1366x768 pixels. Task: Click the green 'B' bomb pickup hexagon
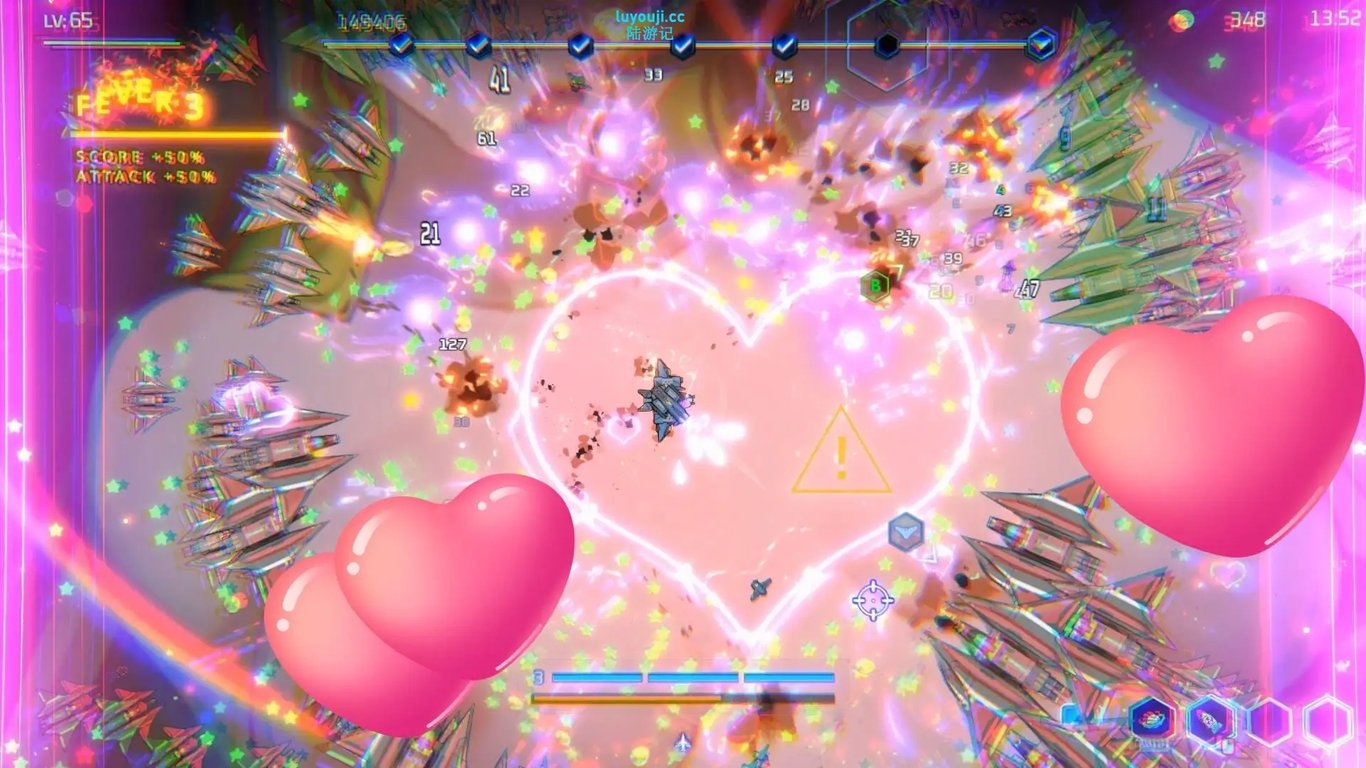click(x=874, y=285)
